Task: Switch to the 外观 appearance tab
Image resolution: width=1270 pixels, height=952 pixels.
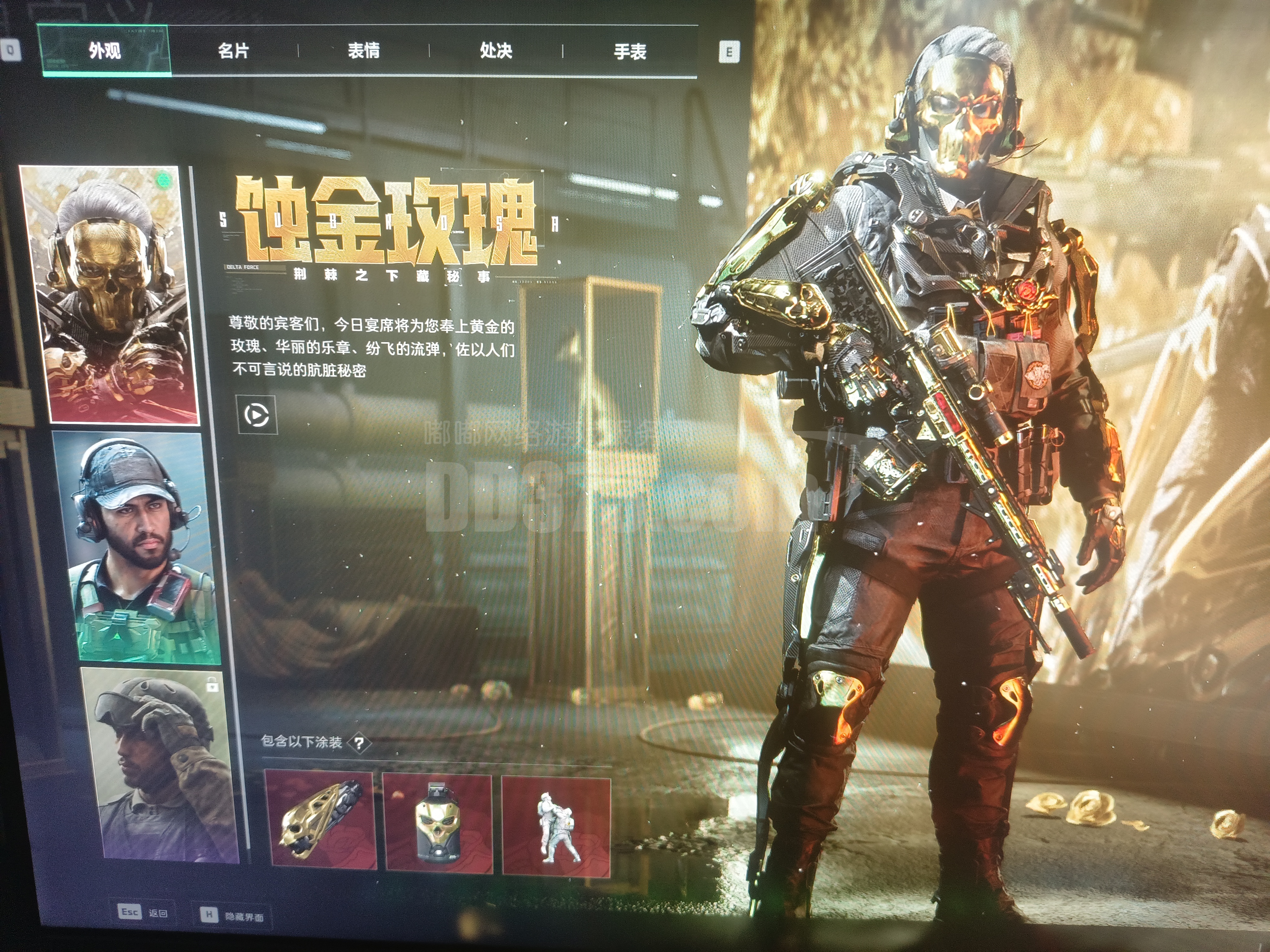Action: point(104,51)
